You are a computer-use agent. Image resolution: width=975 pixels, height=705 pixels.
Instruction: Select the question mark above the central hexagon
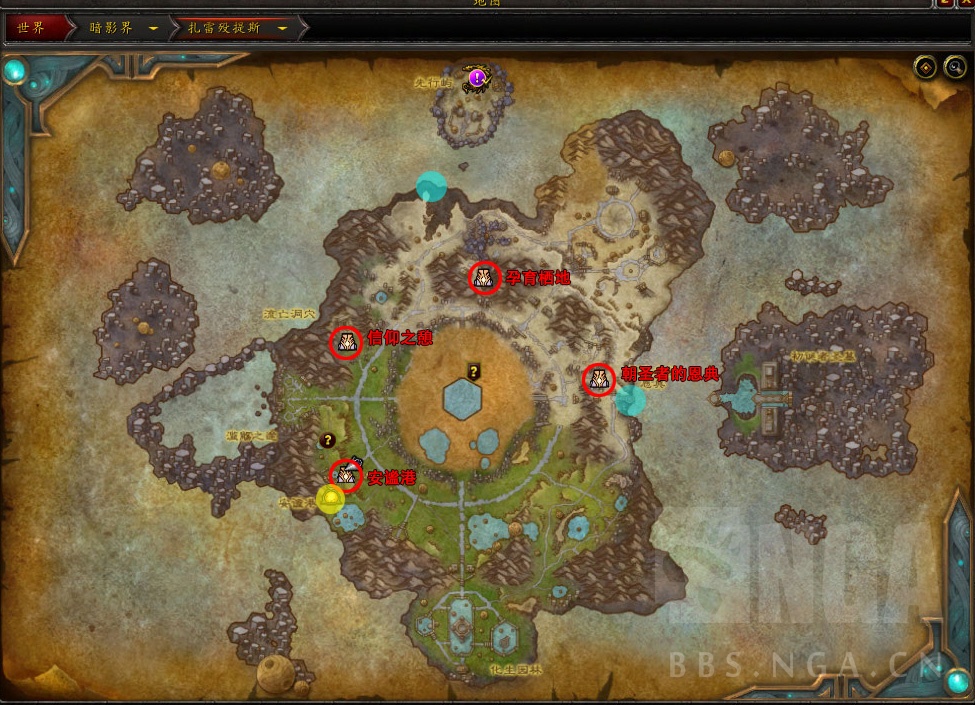point(474,371)
